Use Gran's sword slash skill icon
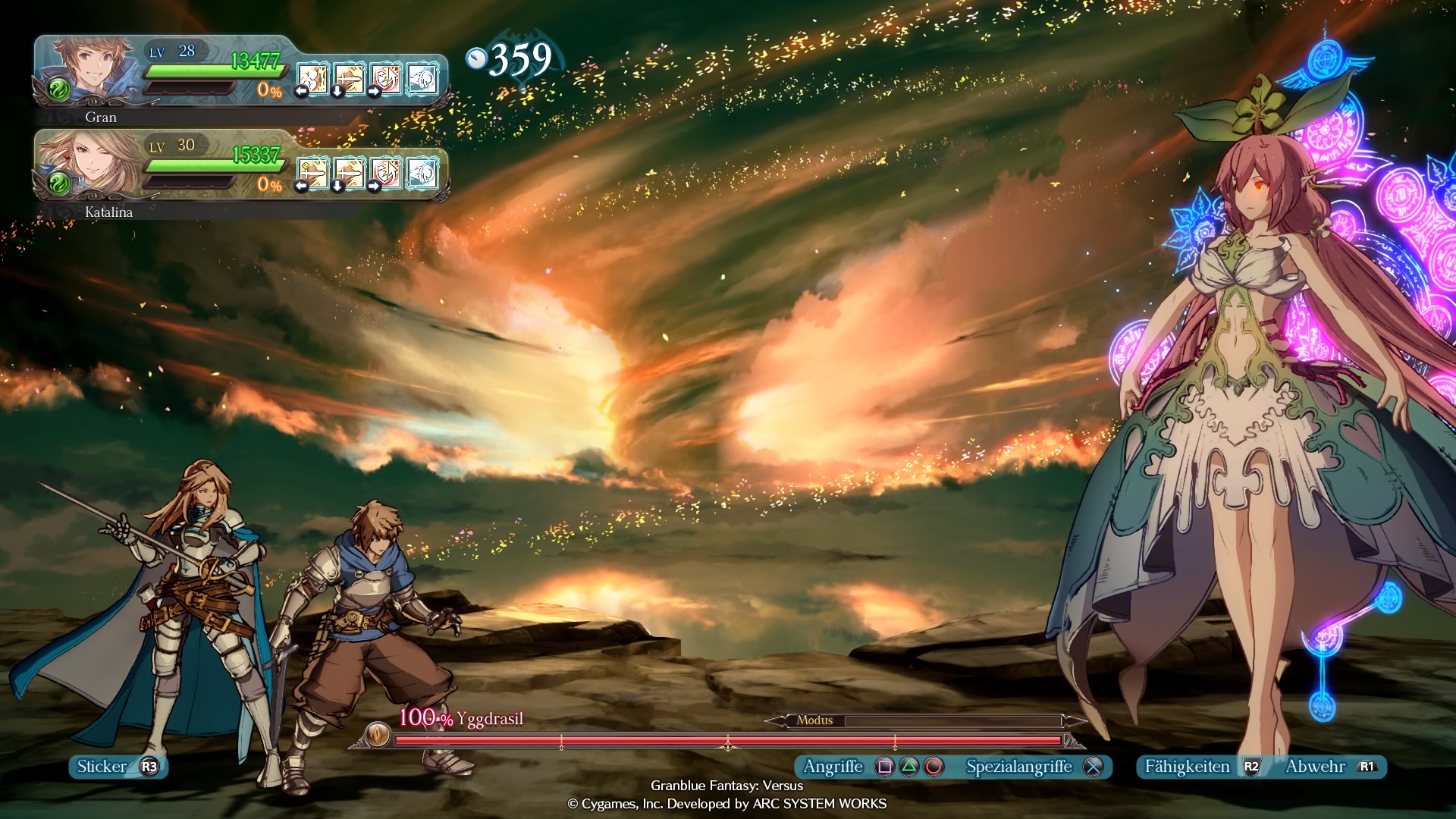Screen dimensions: 1456x819 tap(350, 79)
